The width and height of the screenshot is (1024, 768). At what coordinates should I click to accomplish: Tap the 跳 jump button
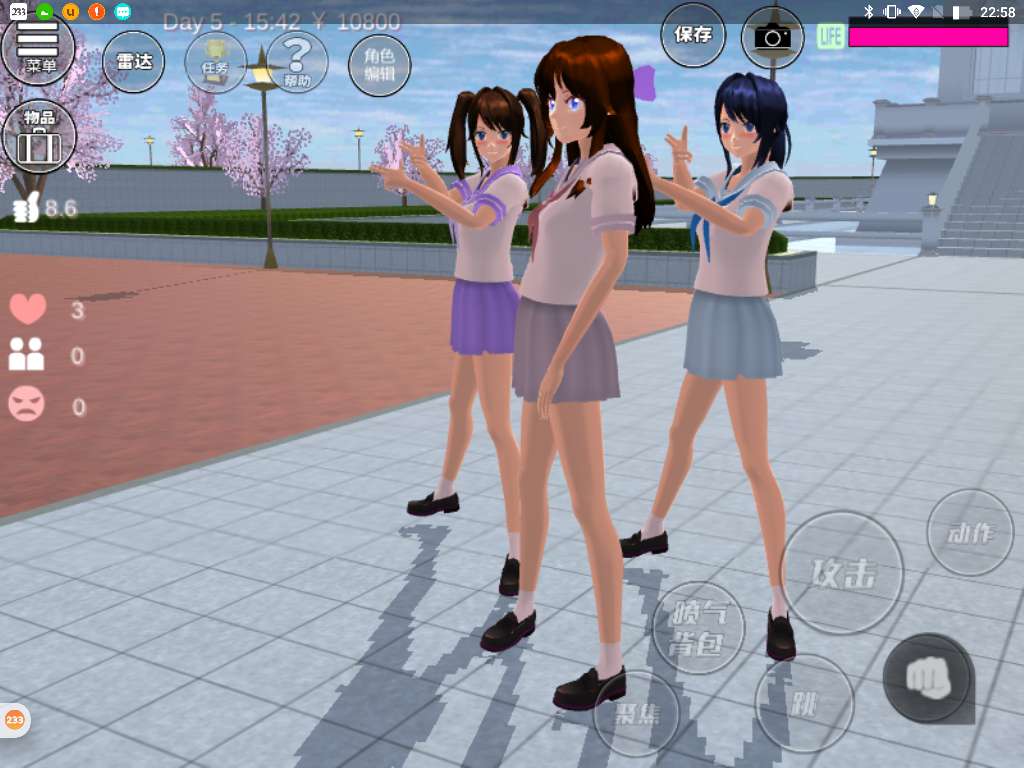click(x=804, y=703)
